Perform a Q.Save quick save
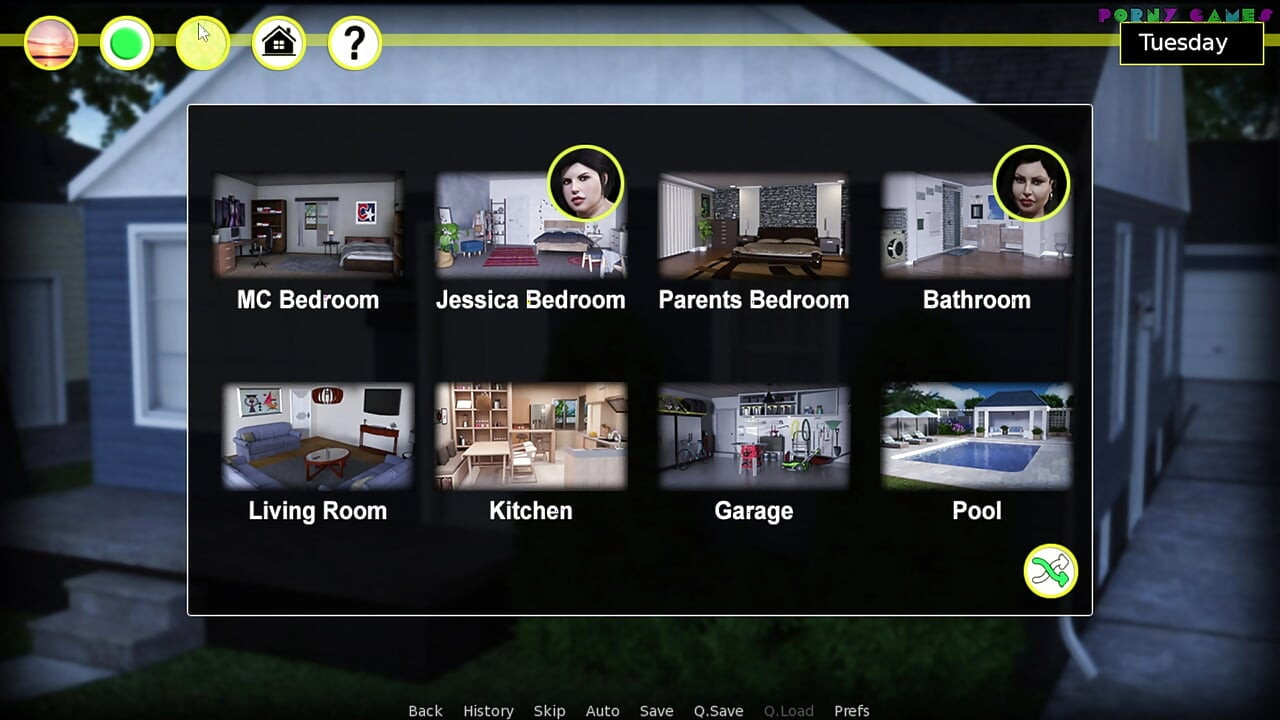The image size is (1280, 720). coord(718,711)
